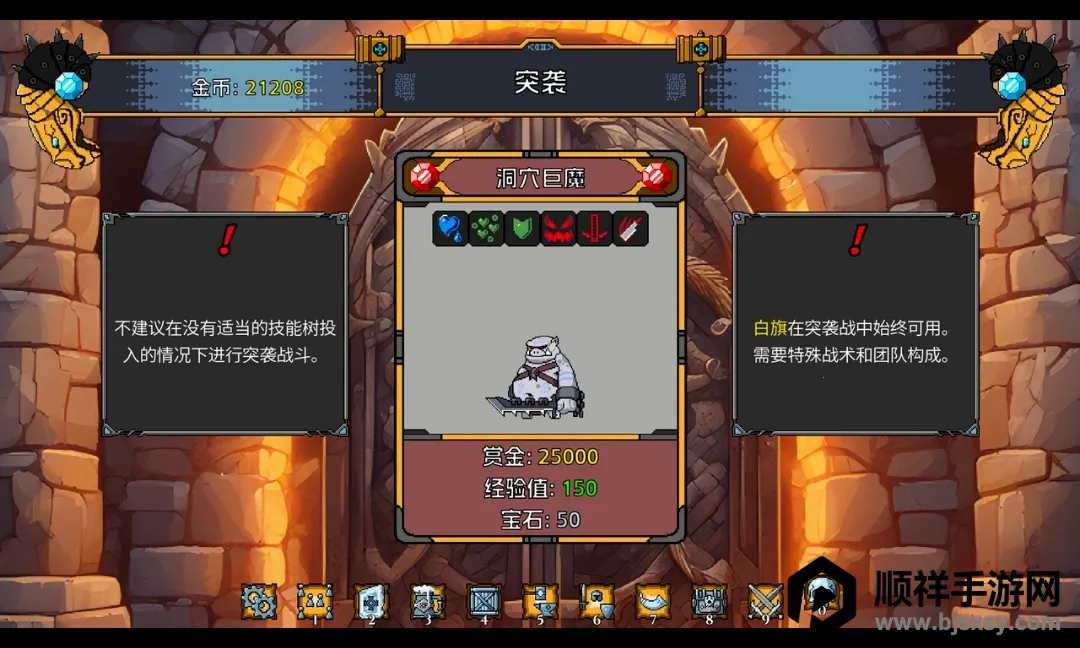Open the sword, helmet and shield equipment icon
The height and width of the screenshot is (648, 1080).
pyautogui.click(x=597, y=601)
